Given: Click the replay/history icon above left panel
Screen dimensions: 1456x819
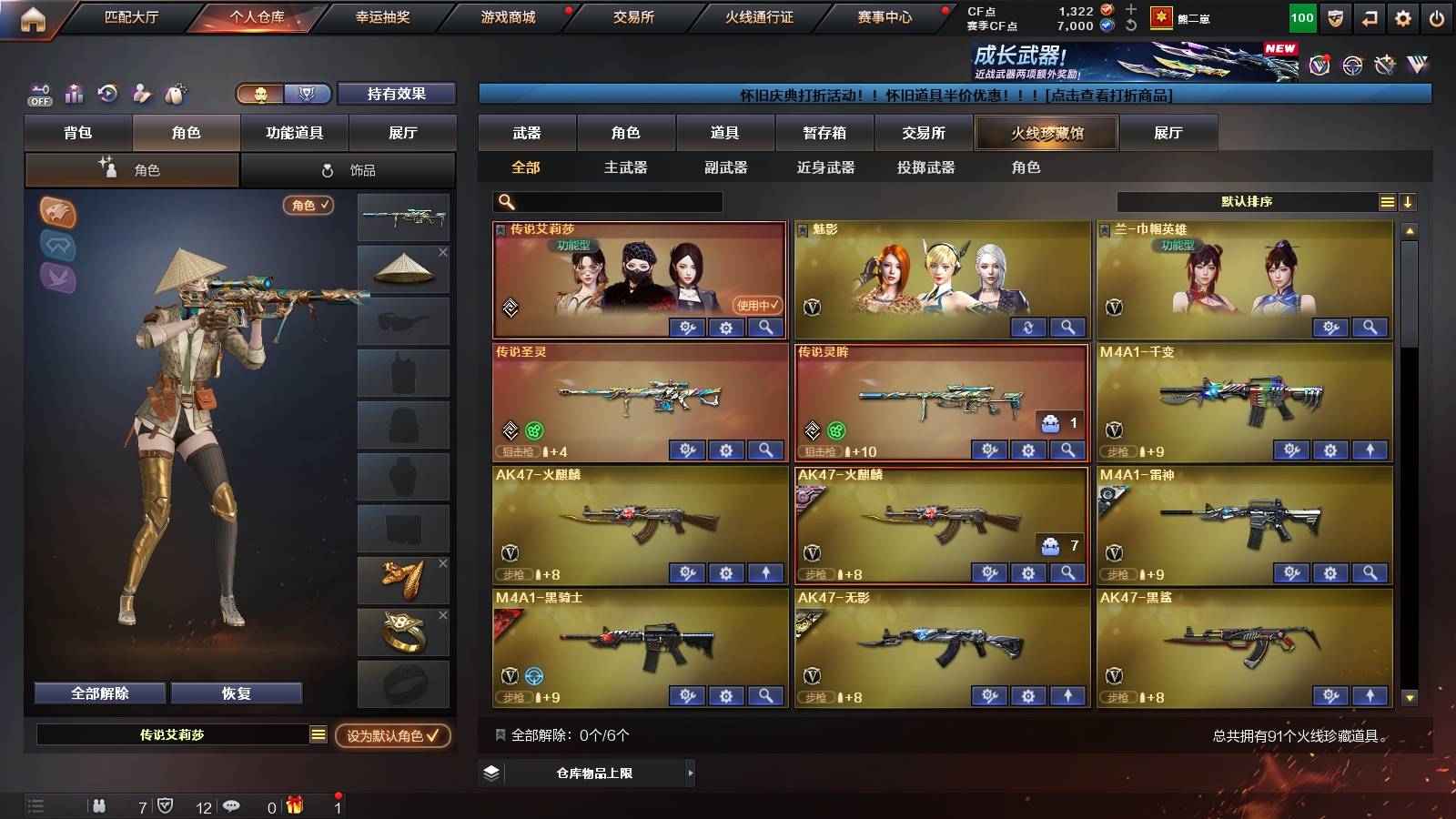Looking at the screenshot, I should pos(107,93).
